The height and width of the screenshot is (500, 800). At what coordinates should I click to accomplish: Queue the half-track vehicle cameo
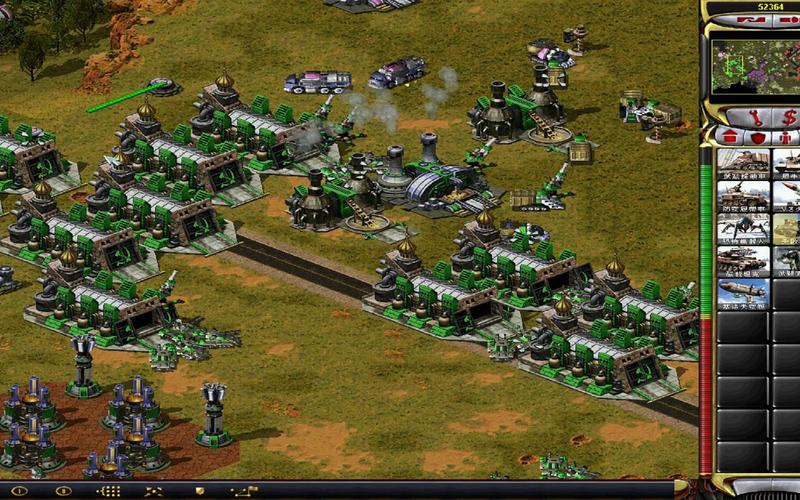coord(742,196)
